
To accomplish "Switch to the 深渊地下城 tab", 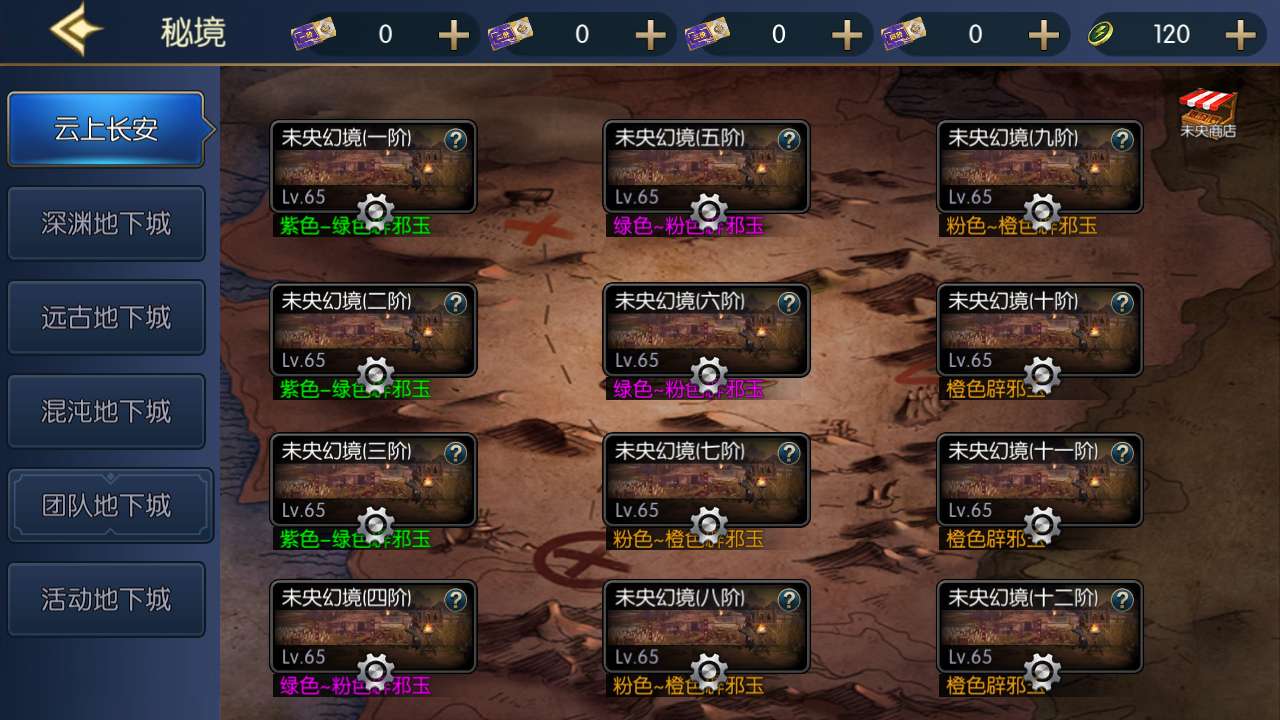I will point(107,223).
